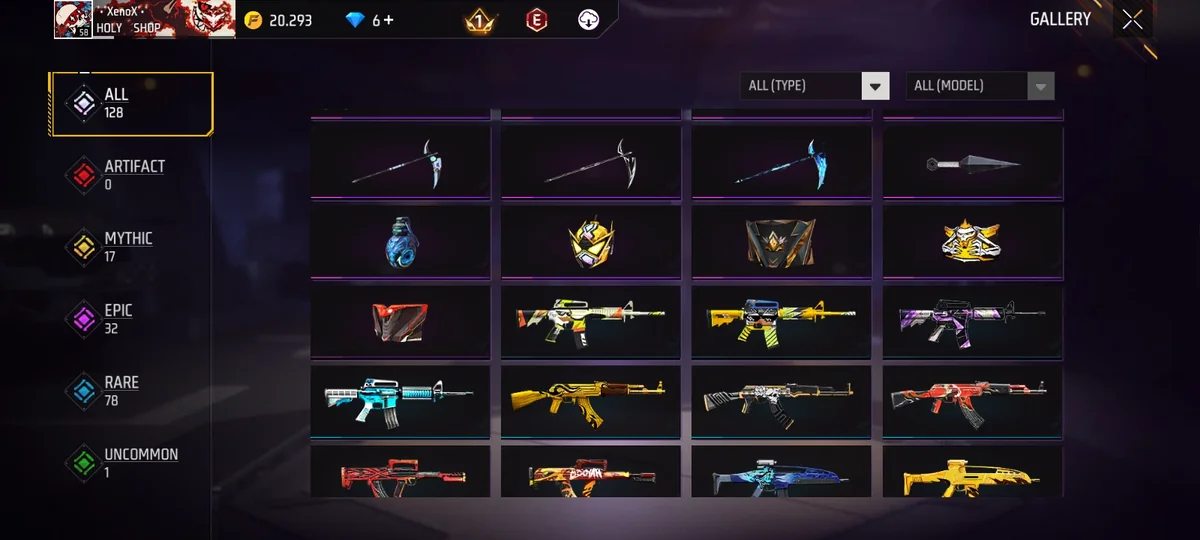
Task: Tap the plus next to diamonds
Action: click(x=388, y=20)
